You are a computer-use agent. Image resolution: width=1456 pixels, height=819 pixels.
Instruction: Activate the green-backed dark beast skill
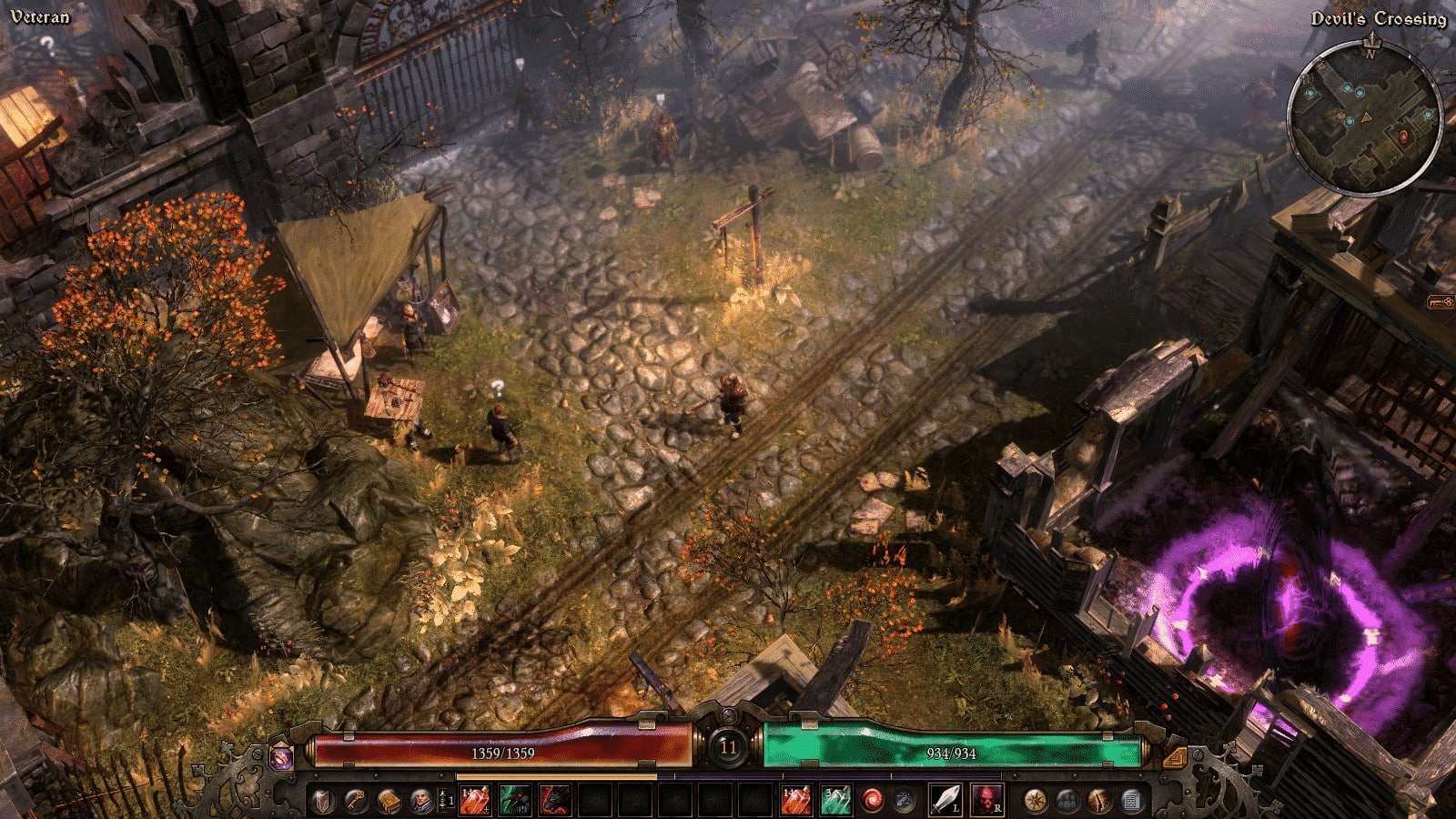pos(514,801)
